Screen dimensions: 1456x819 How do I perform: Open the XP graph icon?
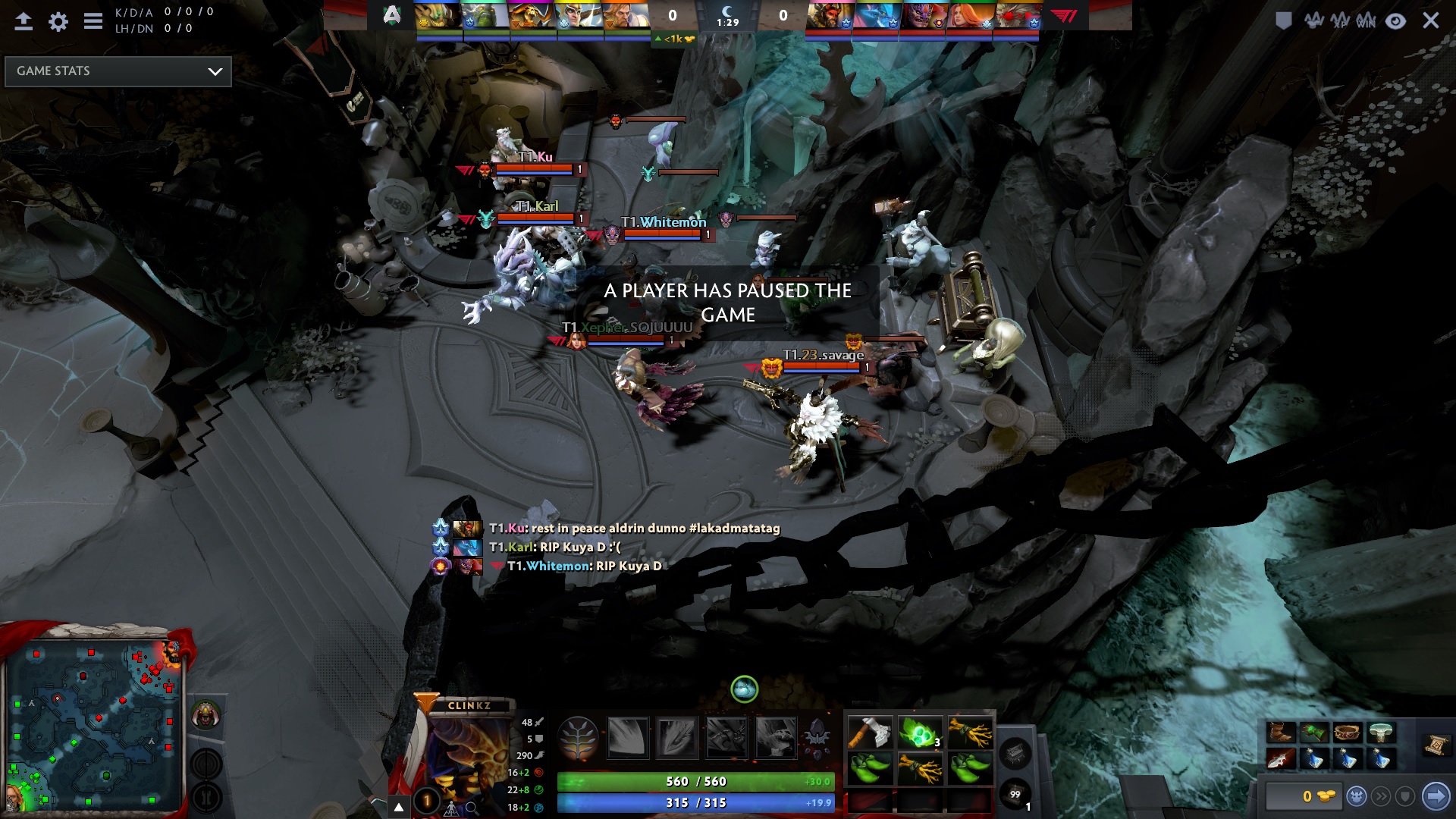(x=1341, y=20)
